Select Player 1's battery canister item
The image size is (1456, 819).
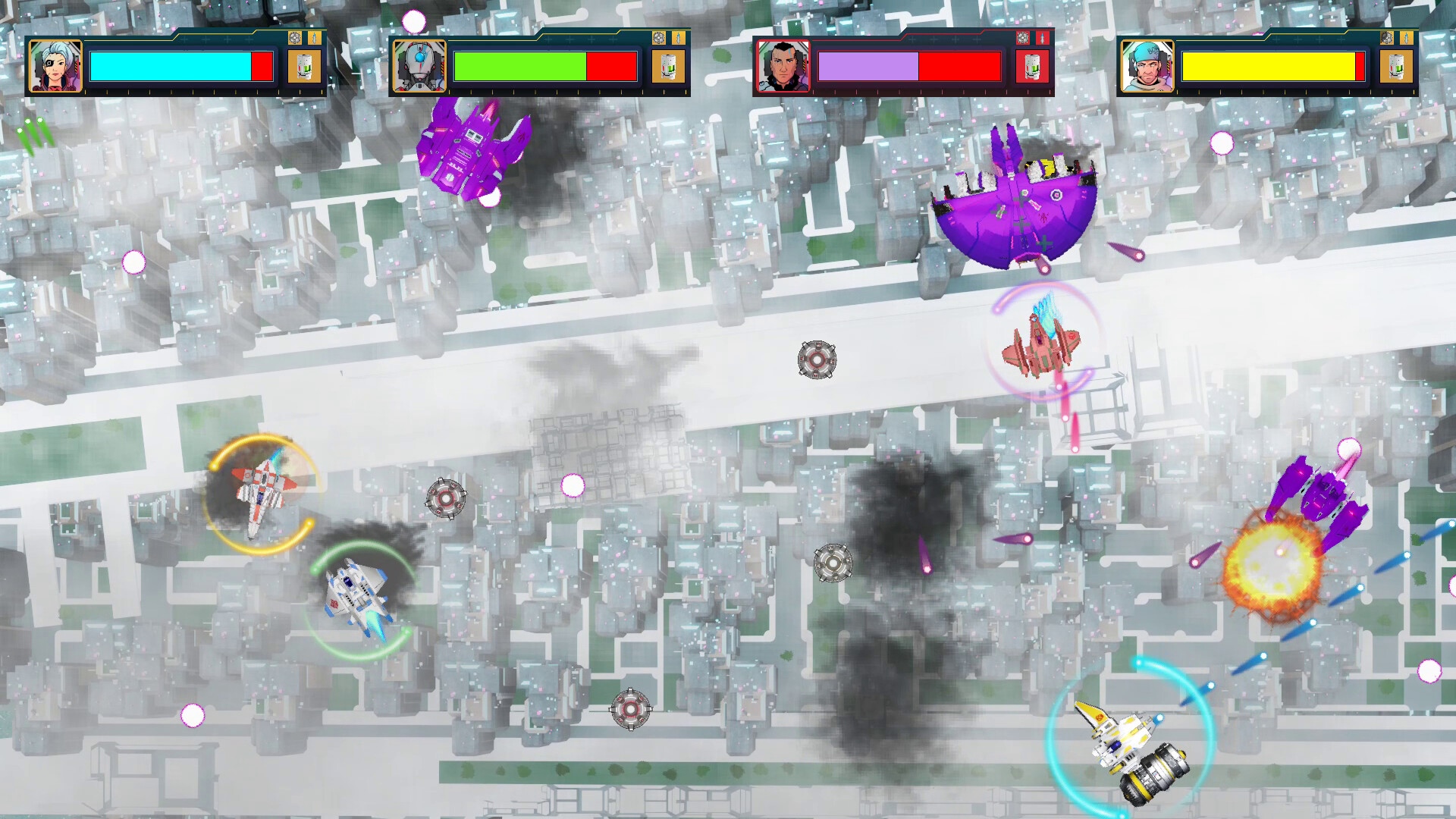tap(306, 68)
